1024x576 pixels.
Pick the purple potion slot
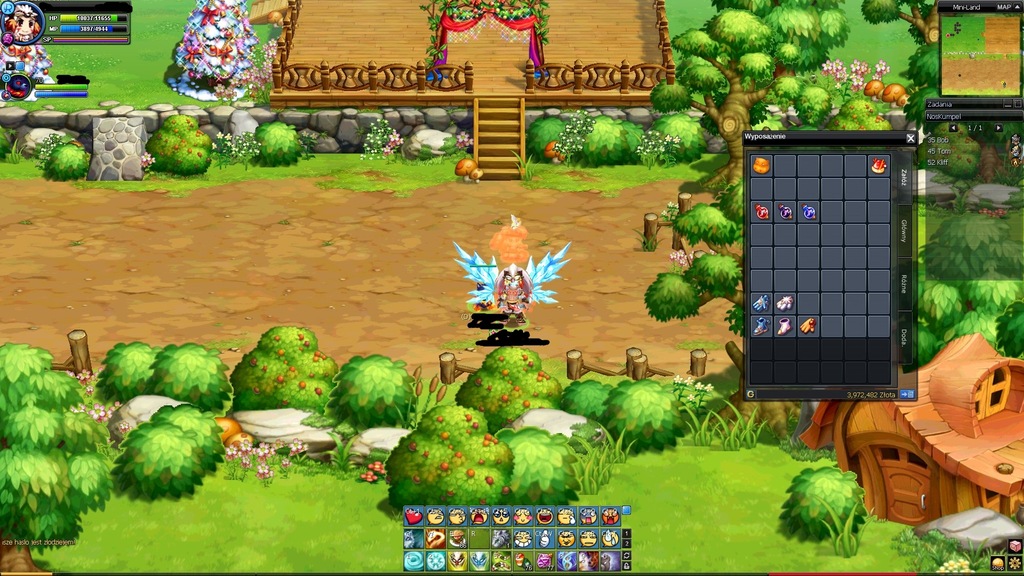[x=785, y=212]
